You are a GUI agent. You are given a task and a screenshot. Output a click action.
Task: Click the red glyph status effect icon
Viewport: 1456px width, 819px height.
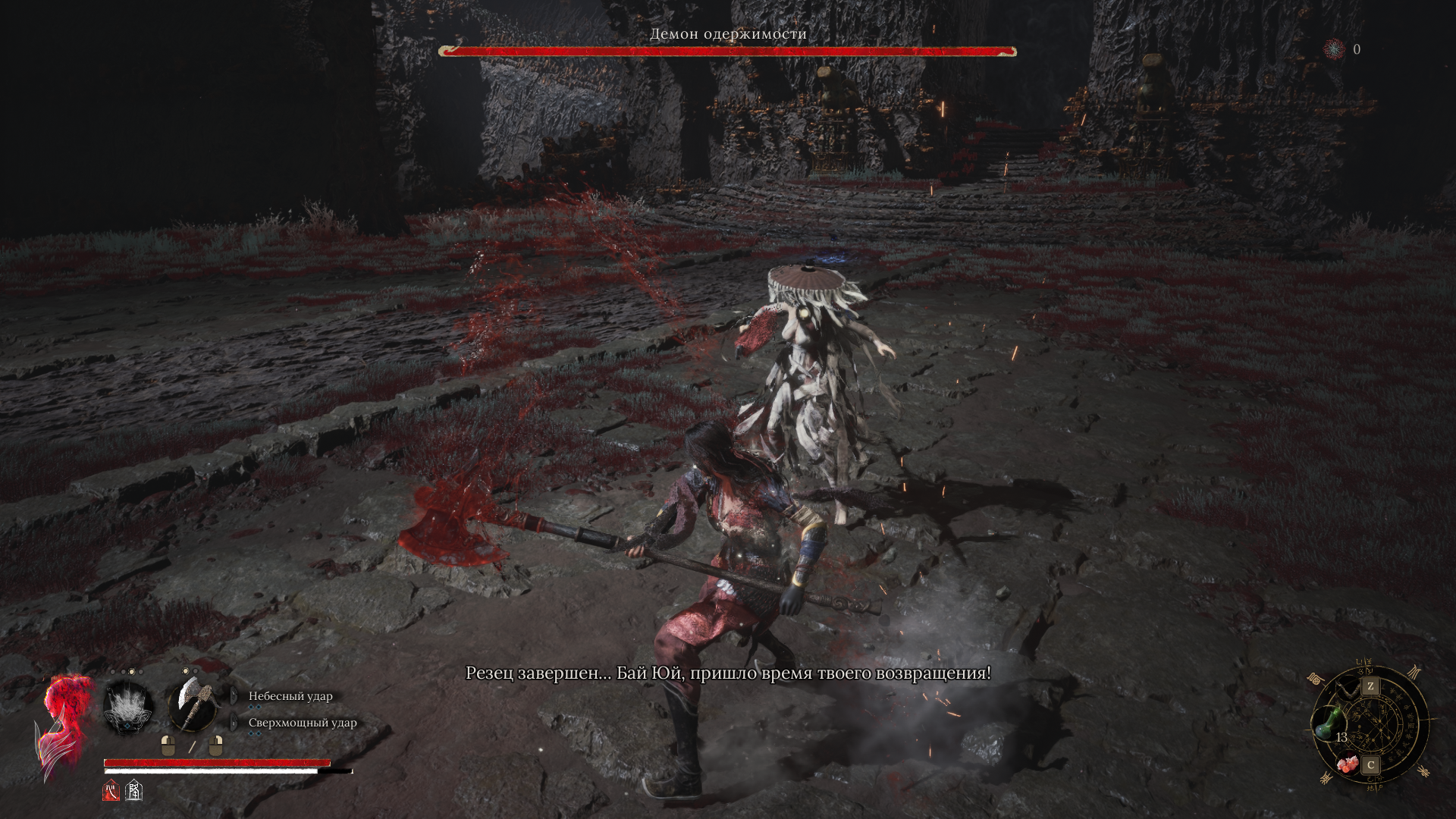point(111,791)
